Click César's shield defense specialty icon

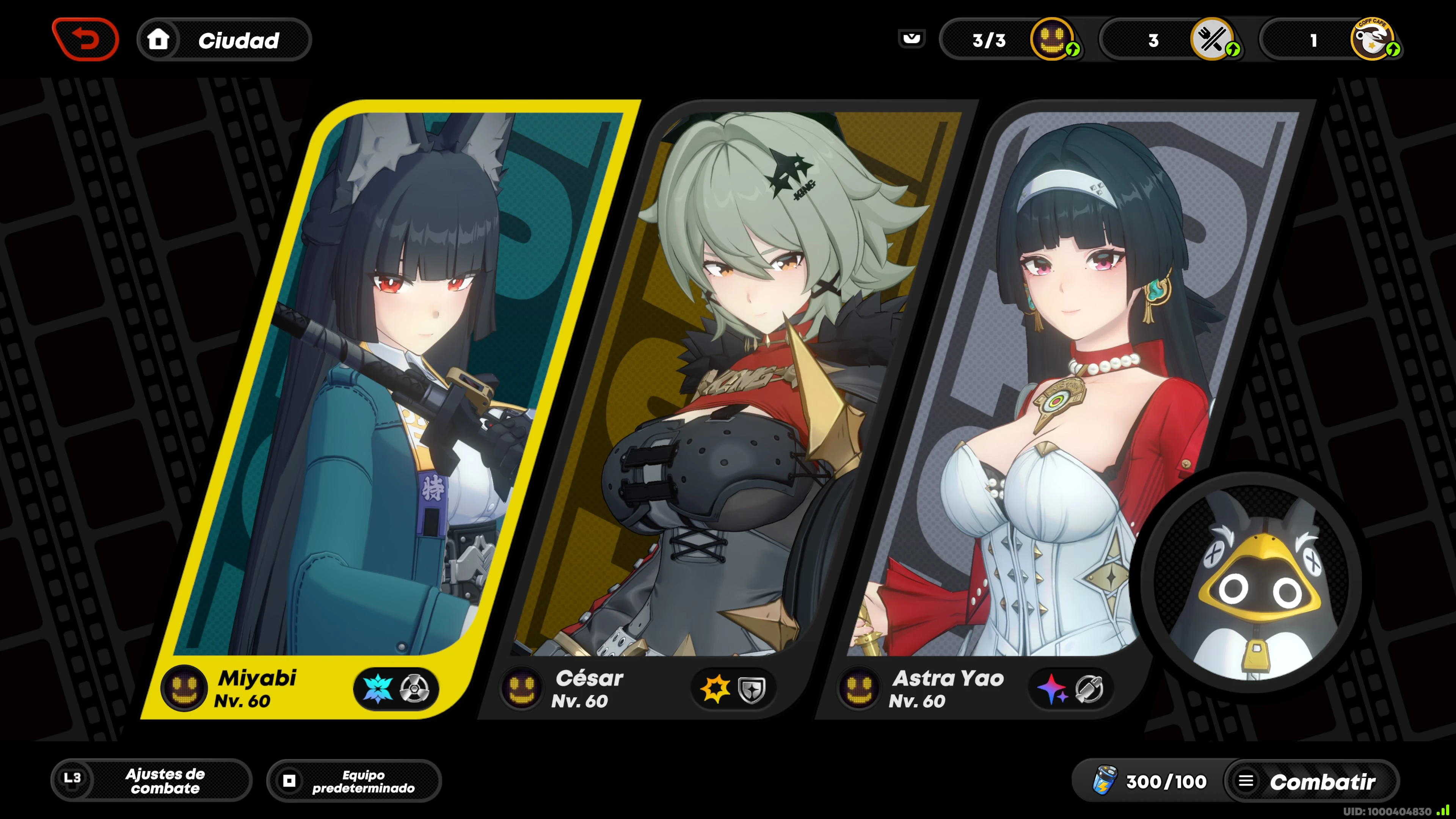pyautogui.click(x=752, y=689)
